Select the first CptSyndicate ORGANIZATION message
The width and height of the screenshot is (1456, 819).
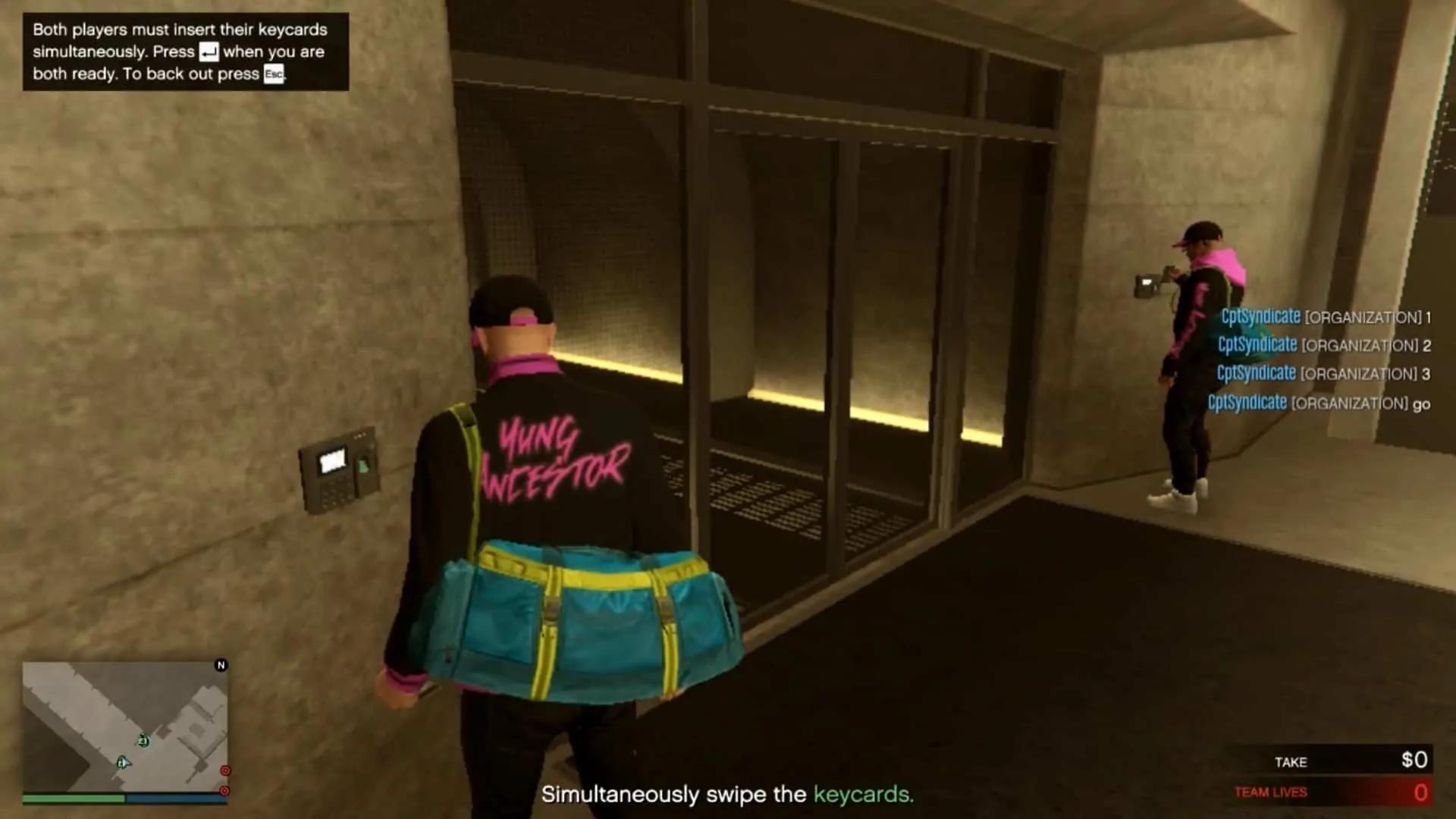click(1323, 317)
